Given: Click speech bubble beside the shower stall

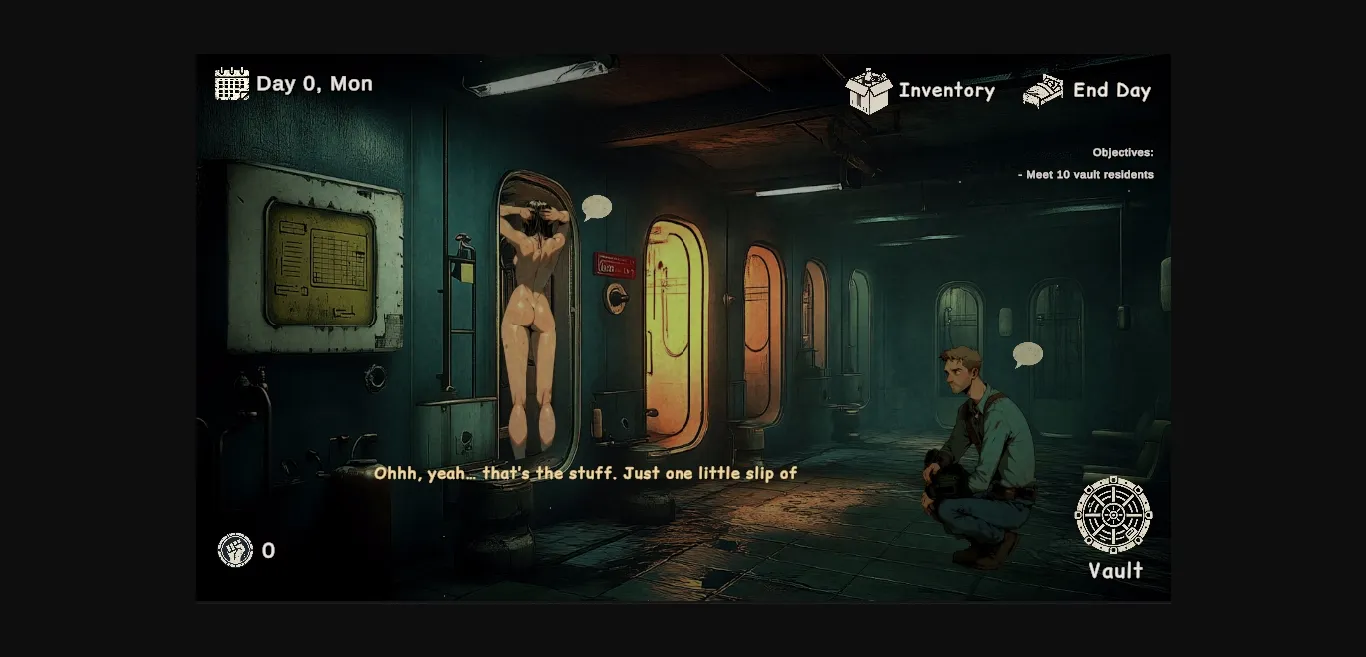Looking at the screenshot, I should [597, 207].
